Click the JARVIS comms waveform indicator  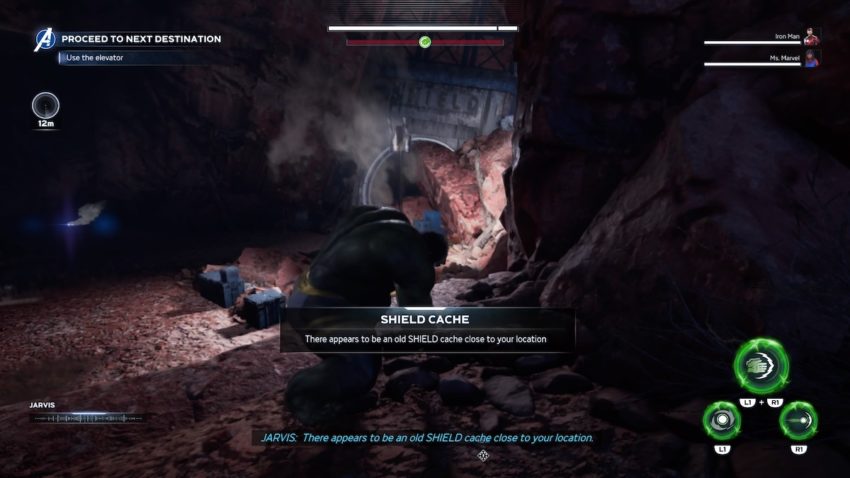click(88, 418)
